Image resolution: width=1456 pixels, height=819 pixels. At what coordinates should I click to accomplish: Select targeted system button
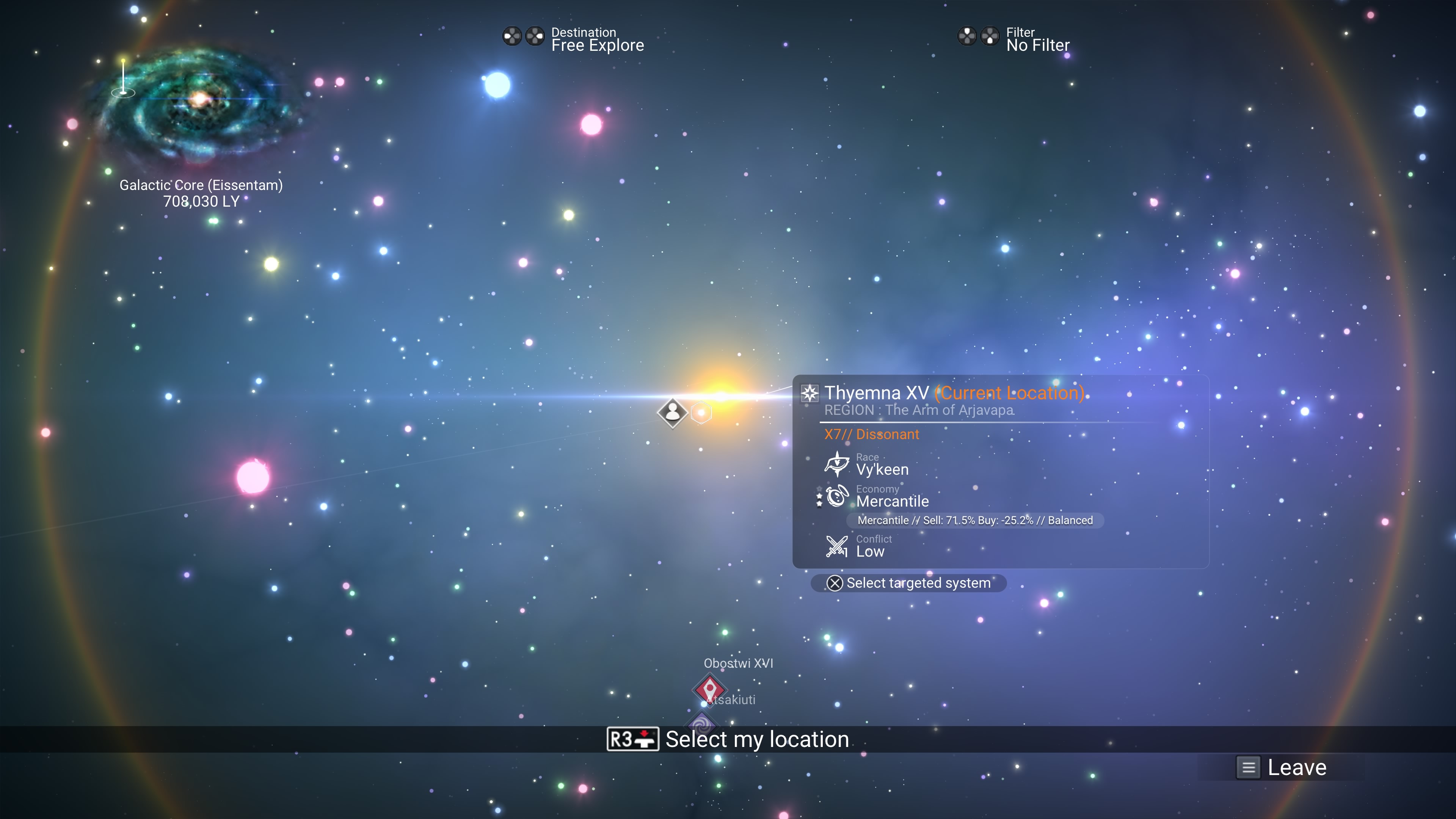pyautogui.click(x=909, y=583)
